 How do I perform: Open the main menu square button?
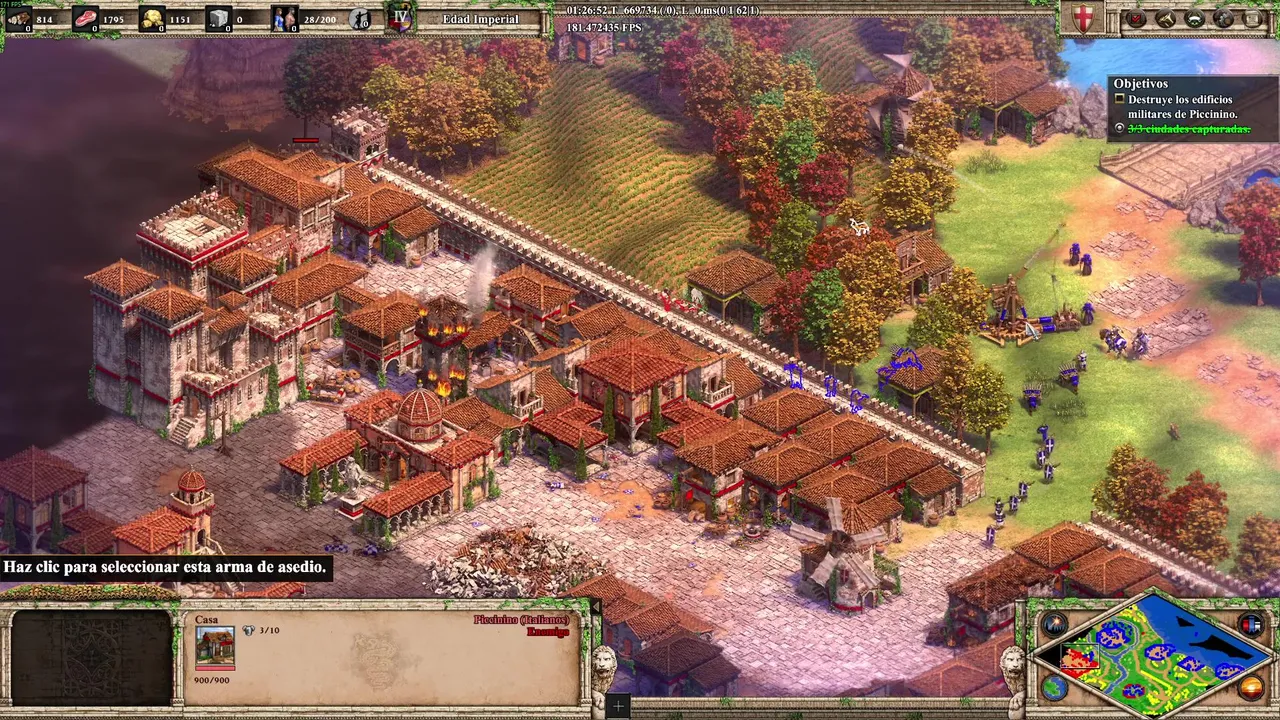1253,18
